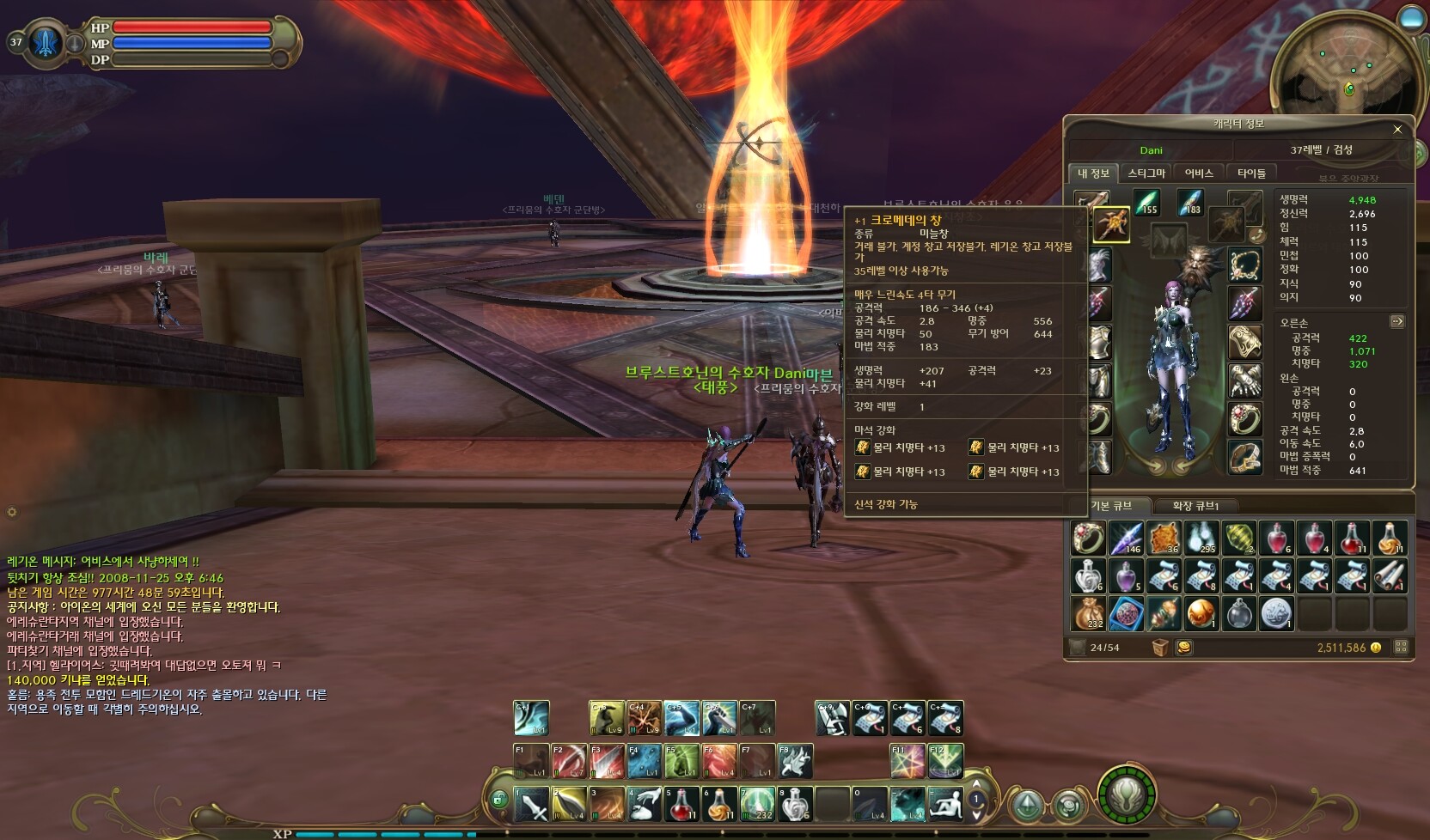
Task: Select the ruby ring in the inventory
Action: click(x=1089, y=538)
